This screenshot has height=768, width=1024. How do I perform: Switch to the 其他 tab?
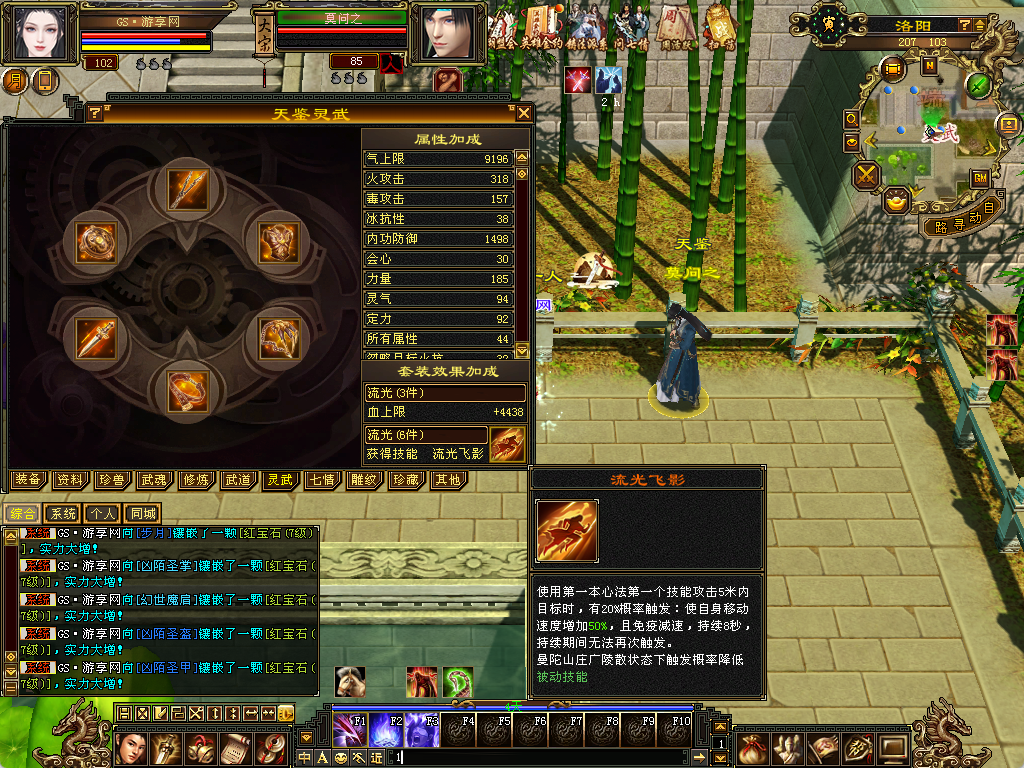[446, 480]
